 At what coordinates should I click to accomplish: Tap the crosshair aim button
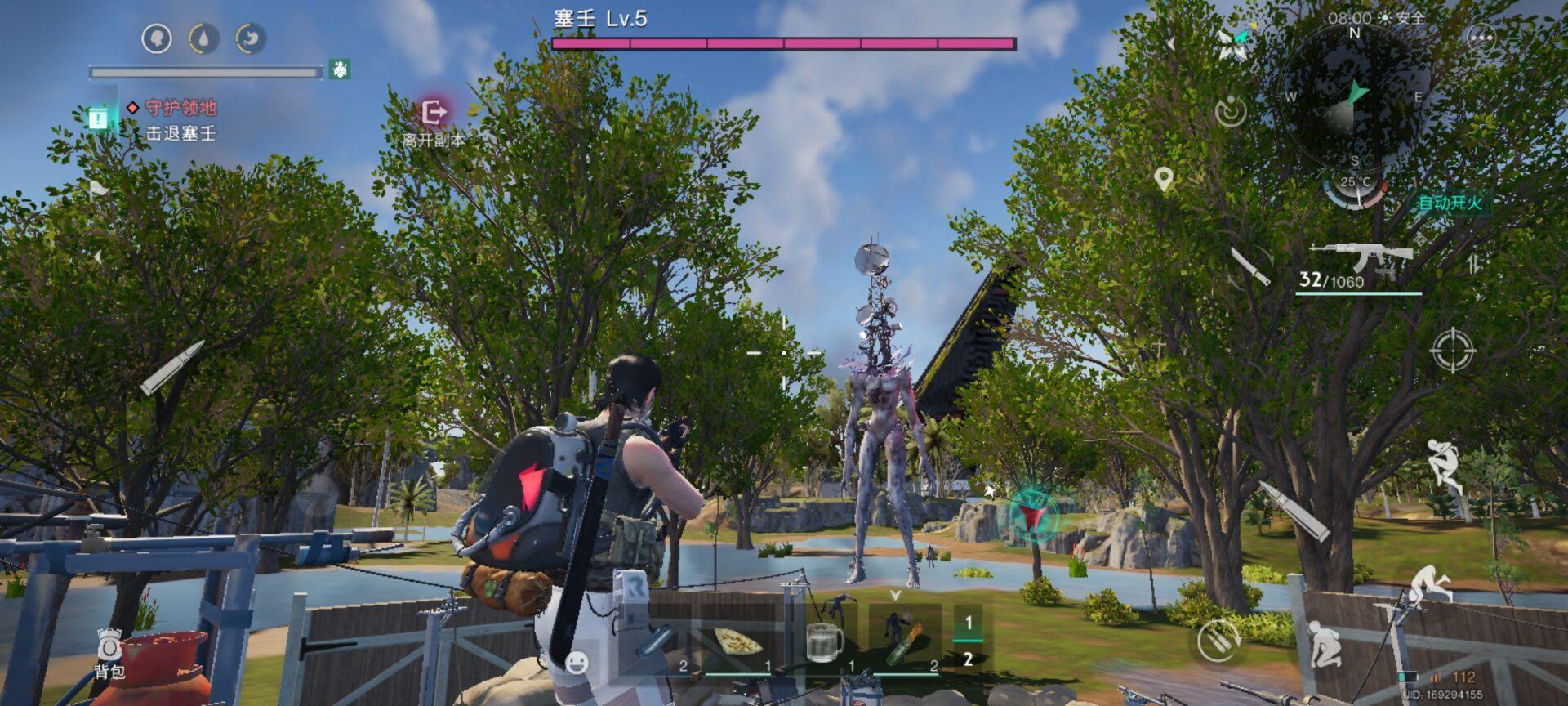(1452, 351)
